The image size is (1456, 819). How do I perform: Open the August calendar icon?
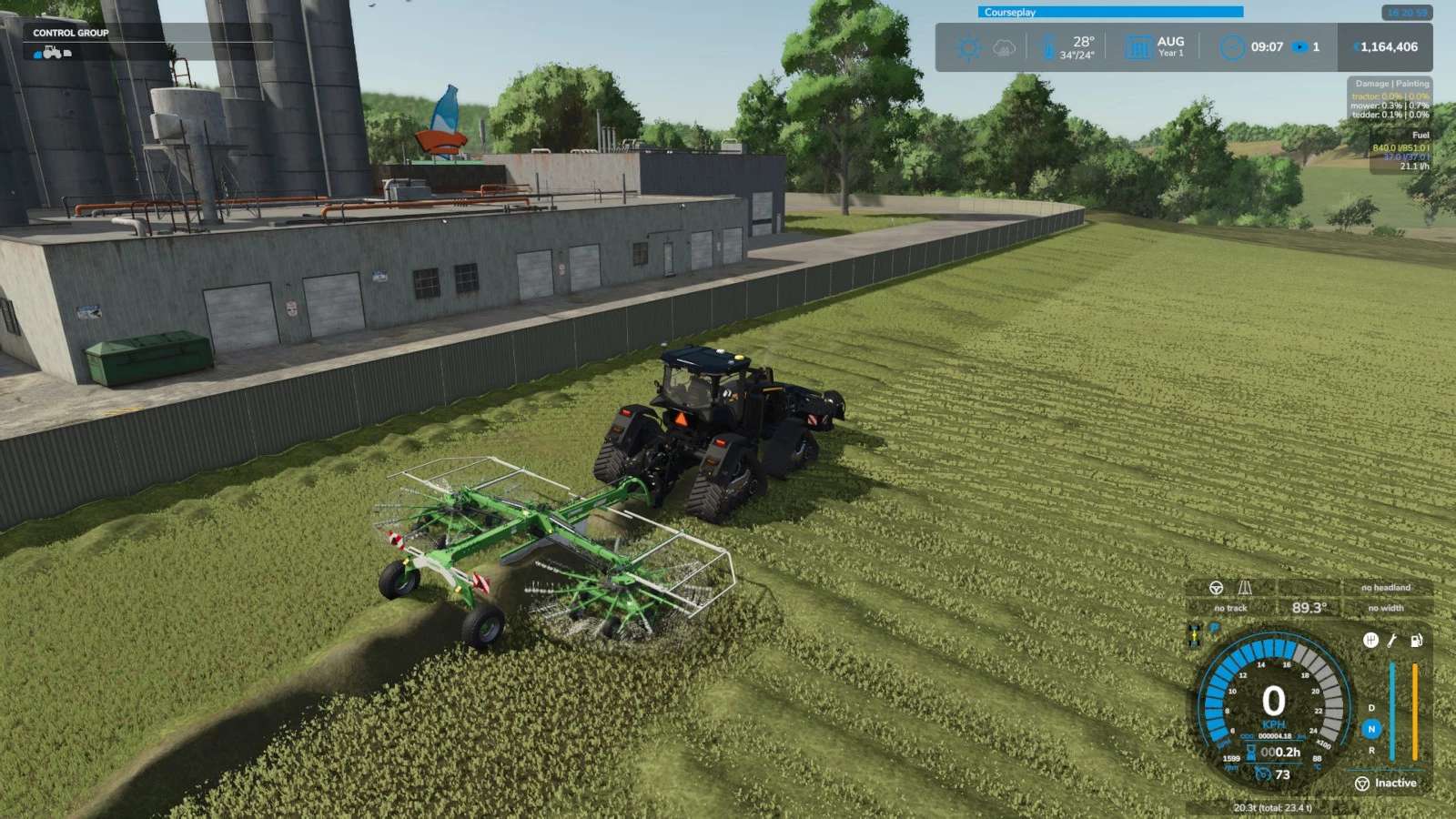pyautogui.click(x=1138, y=47)
